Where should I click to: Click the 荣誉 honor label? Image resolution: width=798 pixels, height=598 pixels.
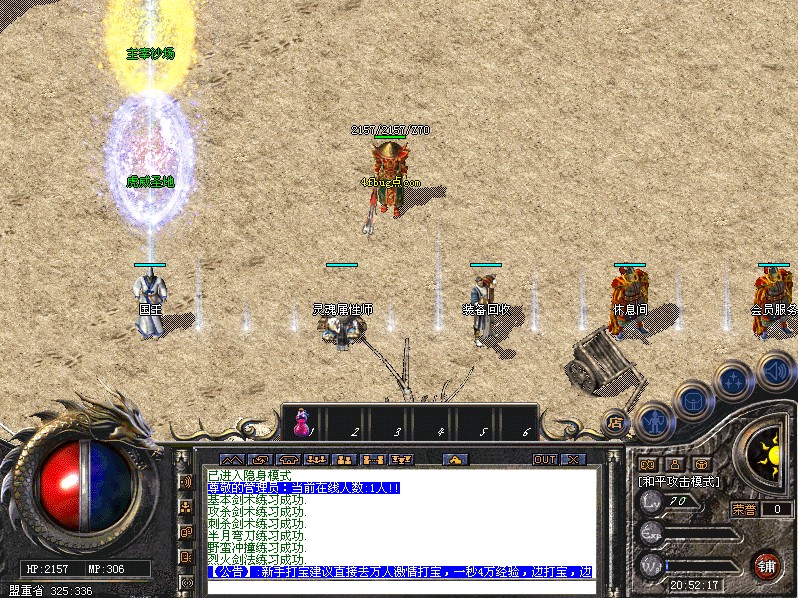pos(744,509)
